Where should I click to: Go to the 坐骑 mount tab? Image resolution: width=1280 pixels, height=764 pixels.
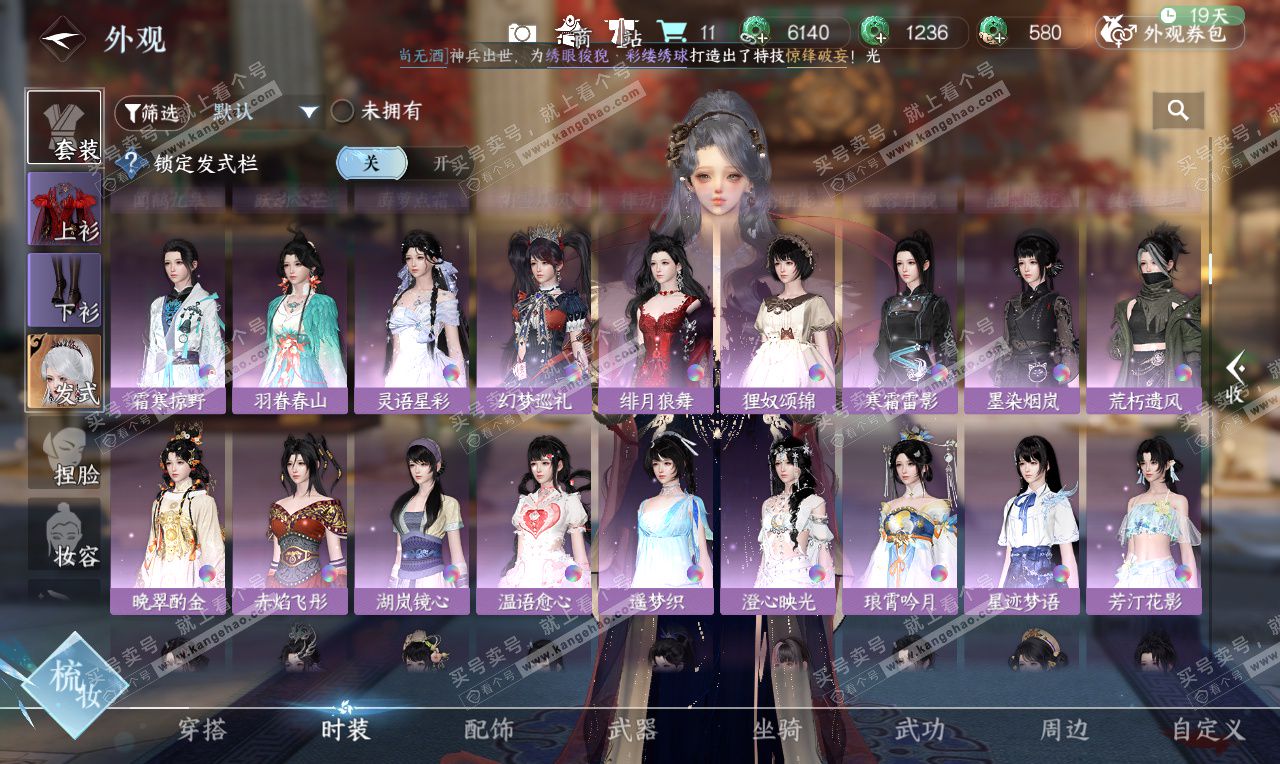pyautogui.click(x=777, y=729)
